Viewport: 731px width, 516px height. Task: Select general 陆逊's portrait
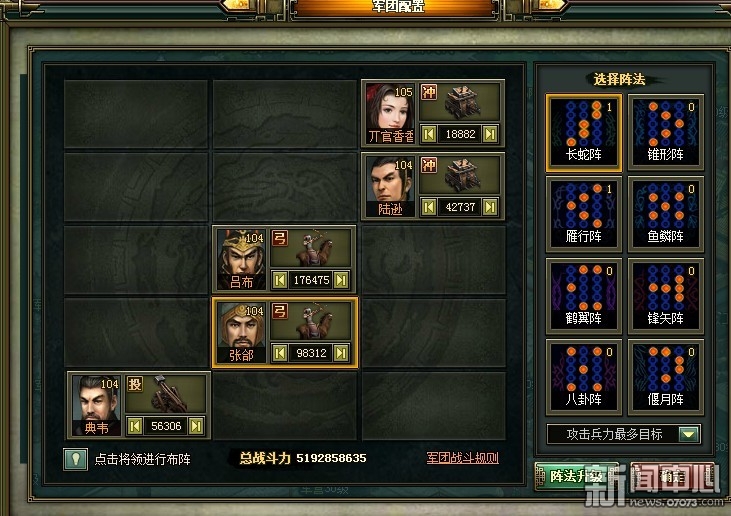pos(389,185)
